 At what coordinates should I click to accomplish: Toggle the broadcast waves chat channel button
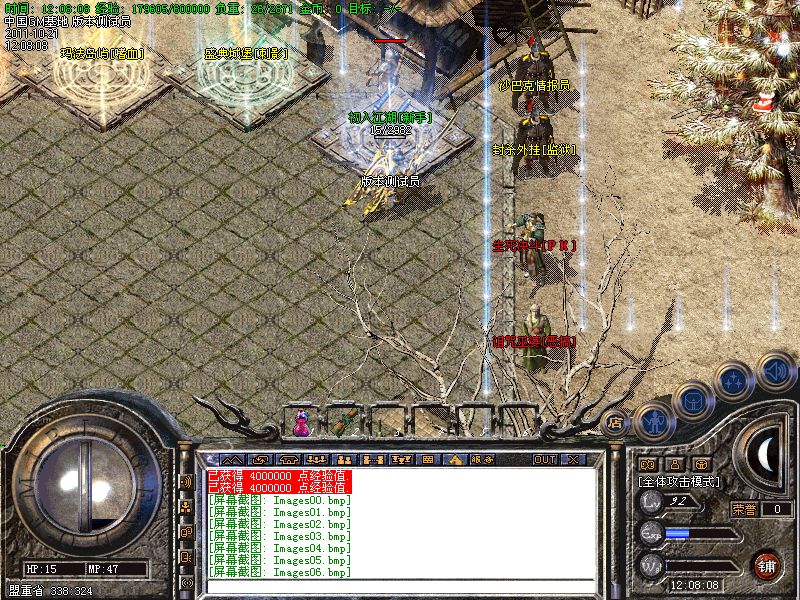186,481
